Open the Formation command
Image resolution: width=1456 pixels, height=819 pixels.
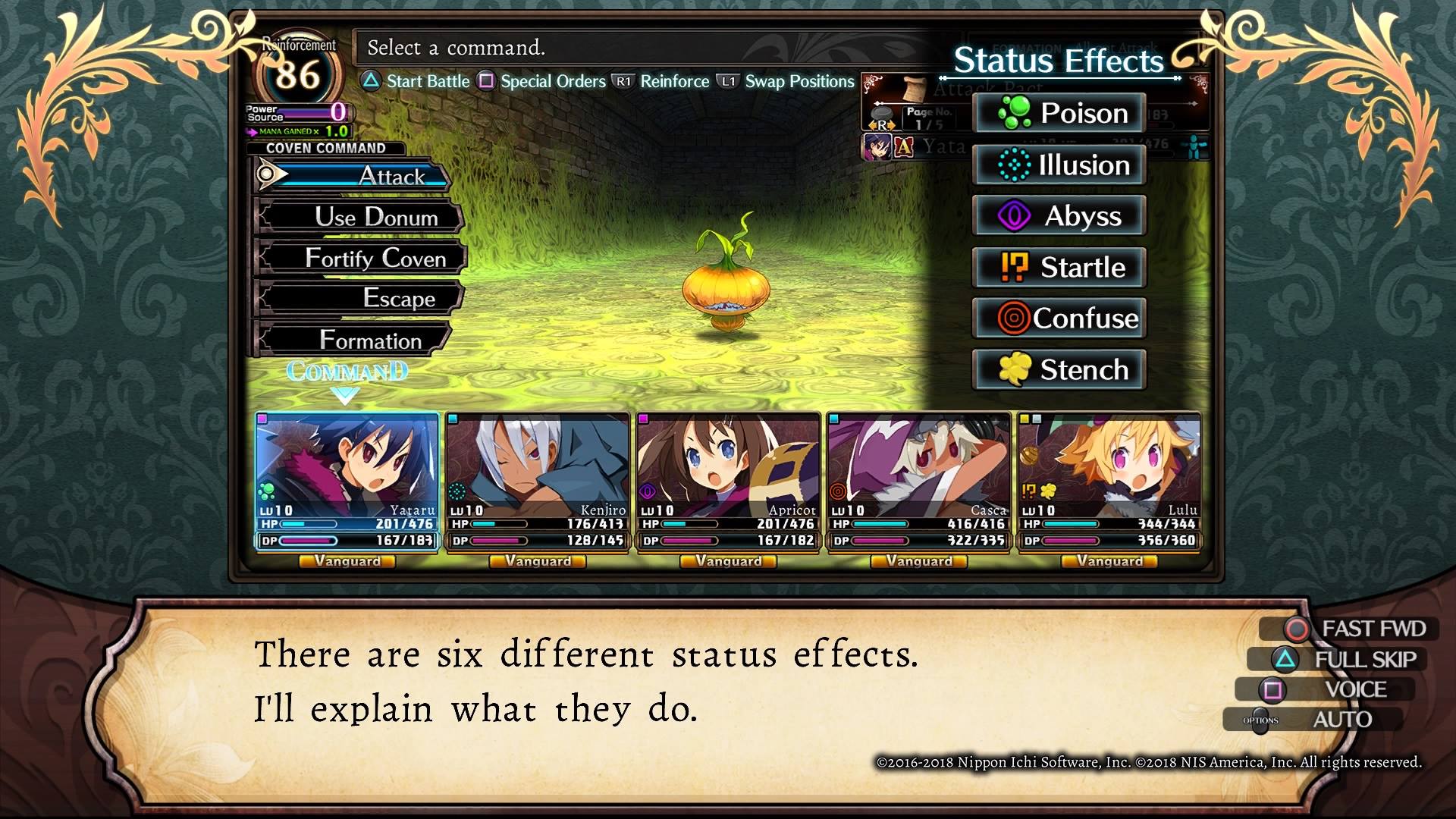(x=356, y=340)
